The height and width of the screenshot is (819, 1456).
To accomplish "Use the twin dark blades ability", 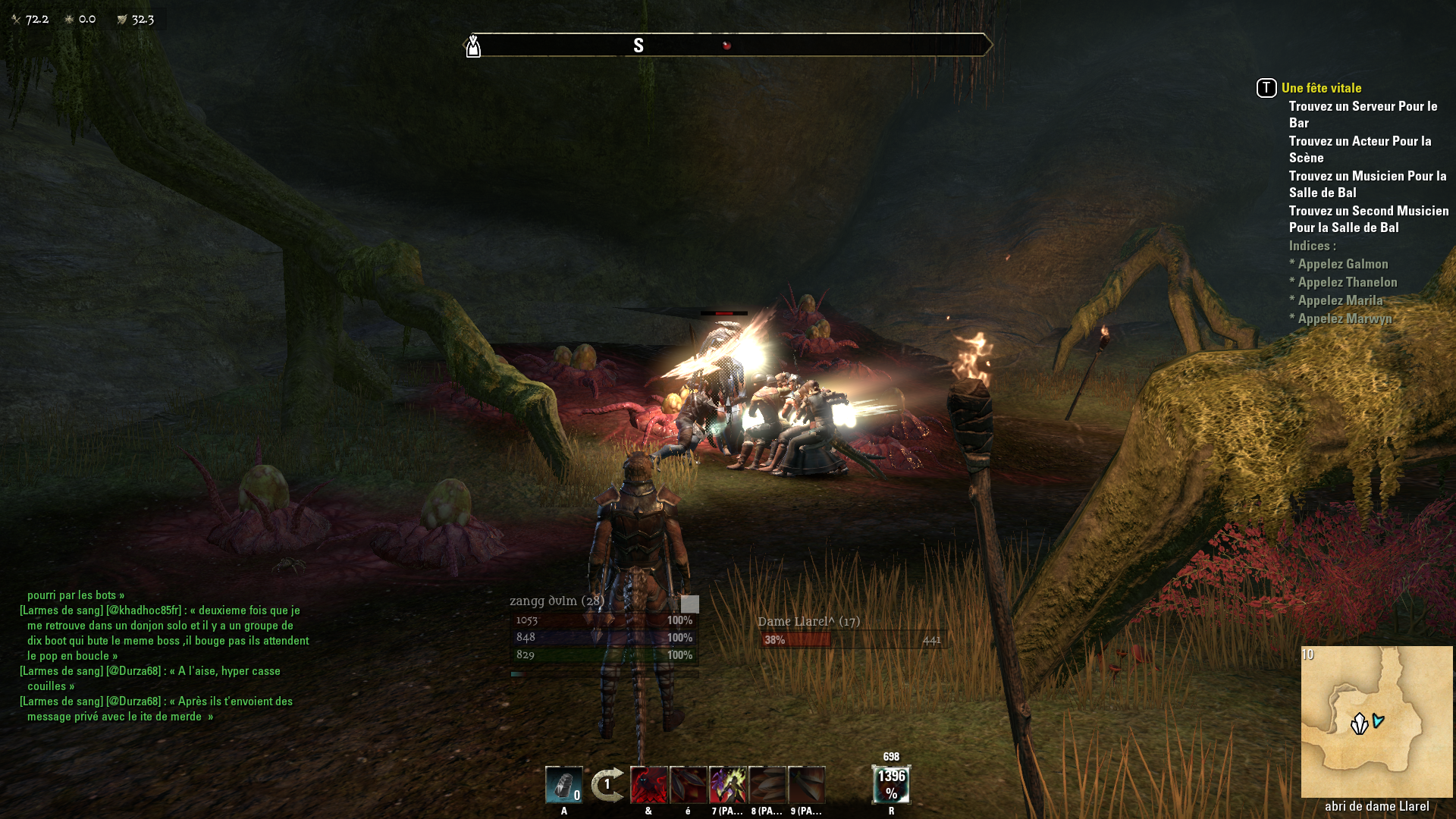I will (688, 785).
